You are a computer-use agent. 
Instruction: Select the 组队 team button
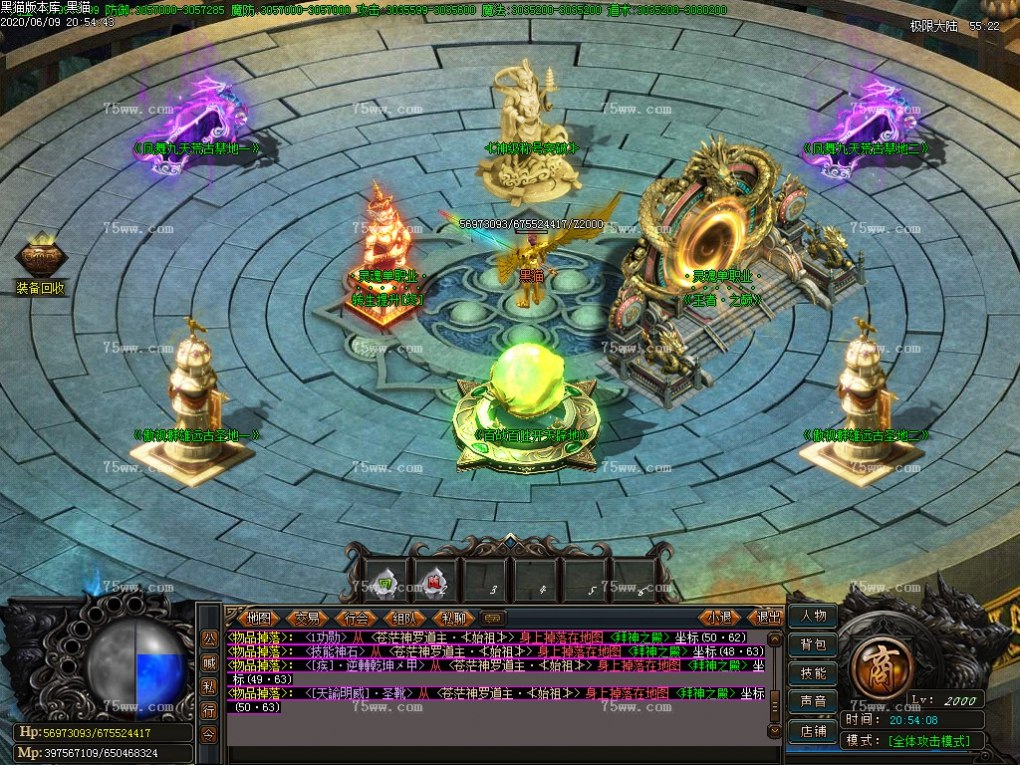pos(406,618)
